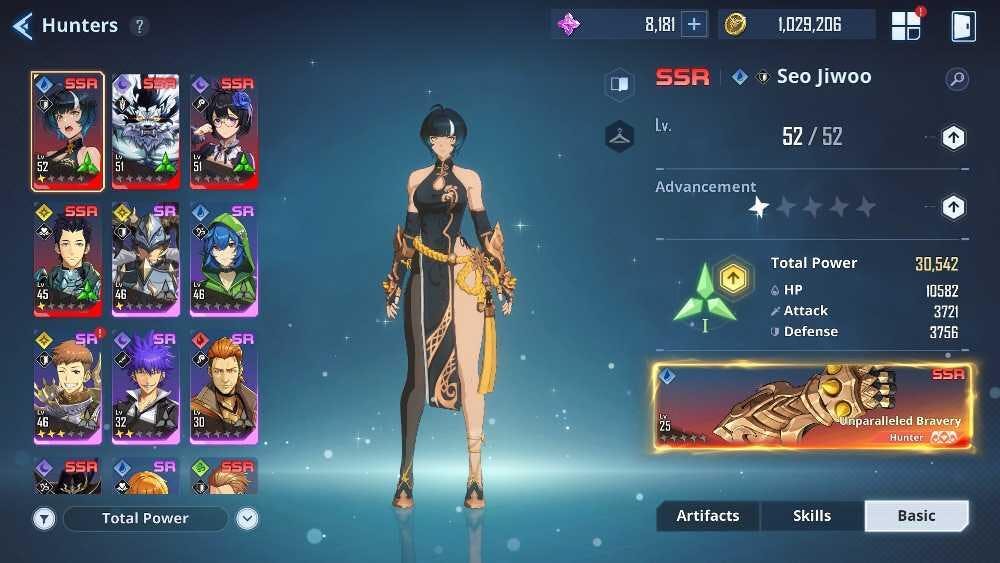Select the Seo Jiwoo hunter card
Screen dimensions: 1000x563
pyautogui.click(x=67, y=131)
